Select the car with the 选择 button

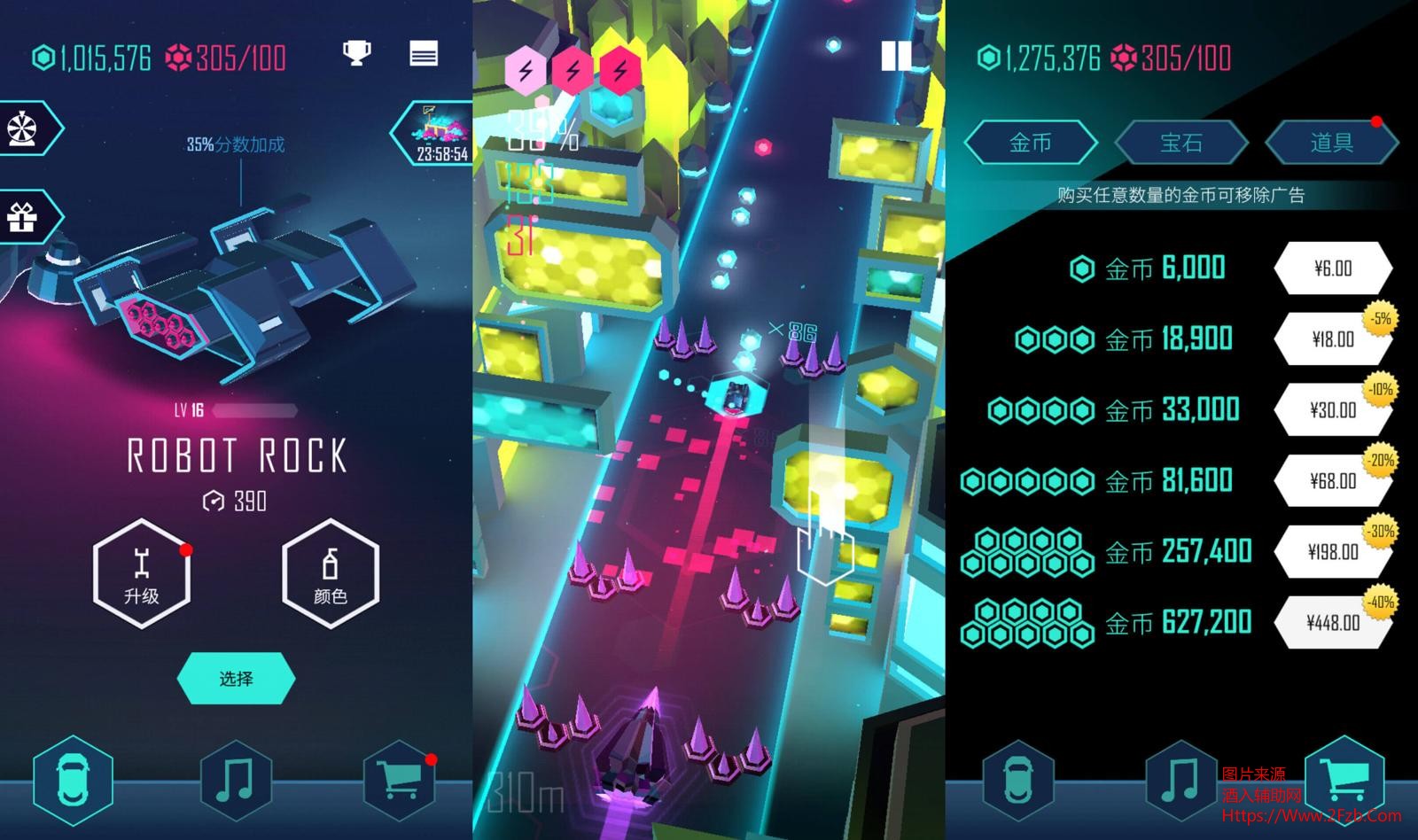click(x=236, y=679)
